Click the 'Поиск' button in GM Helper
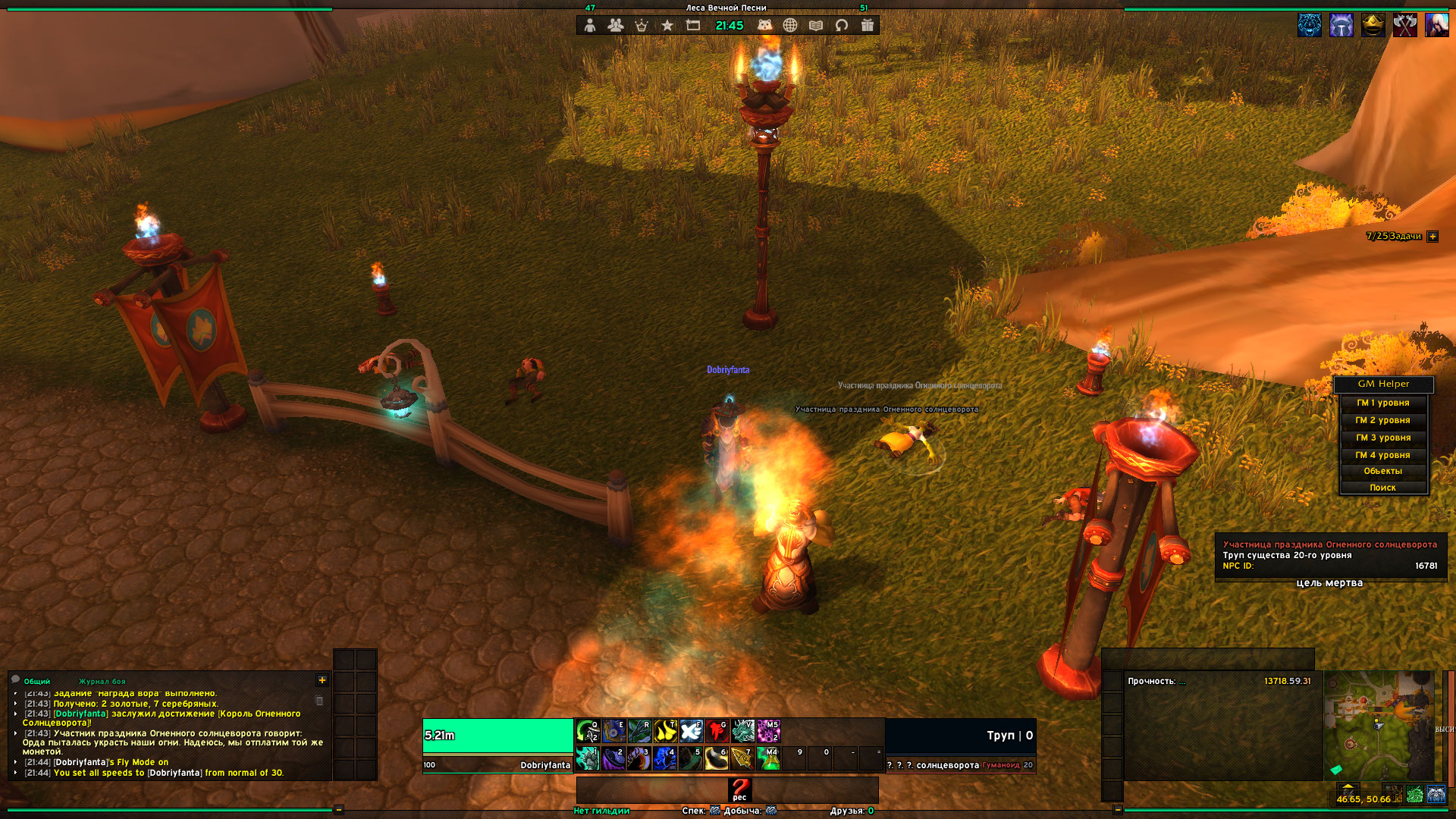 coord(1383,488)
